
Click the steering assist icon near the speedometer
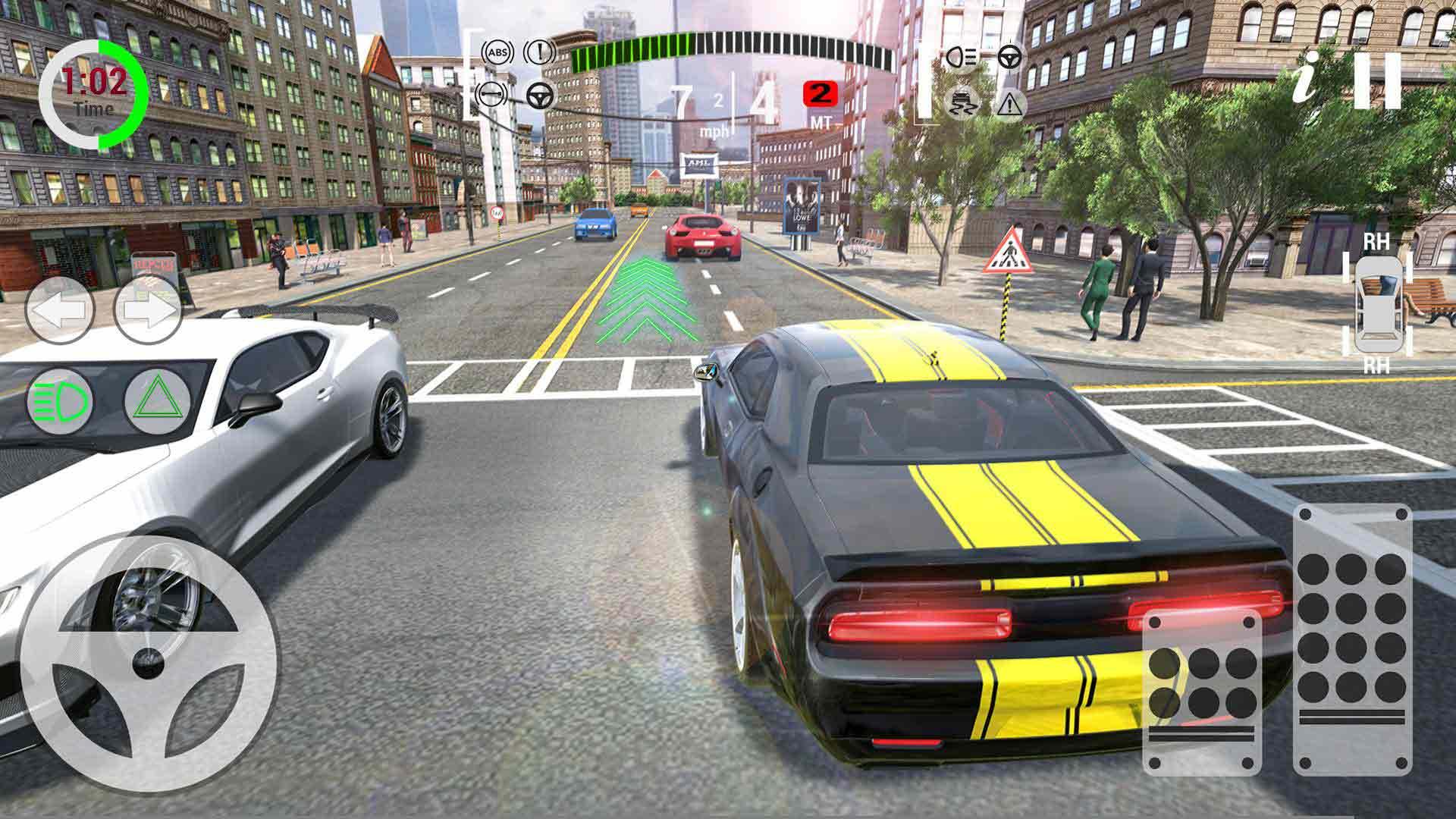point(541,96)
